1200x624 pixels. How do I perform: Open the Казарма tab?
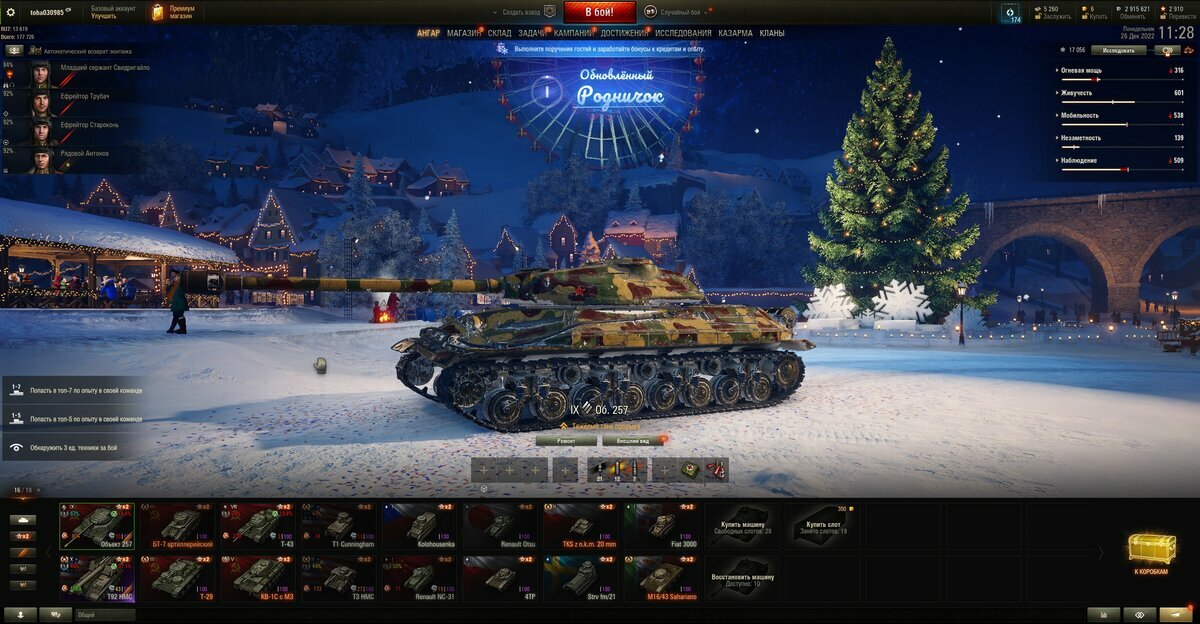pos(735,33)
